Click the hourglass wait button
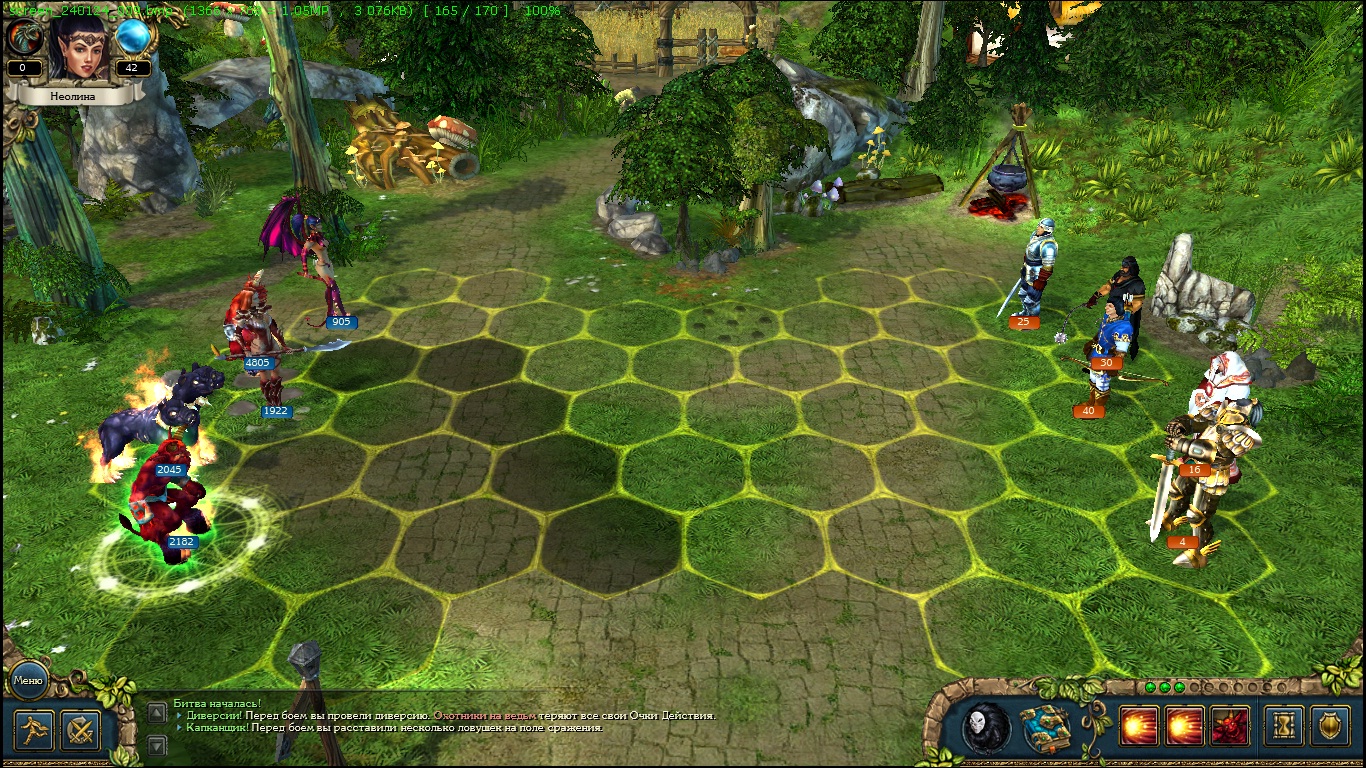This screenshot has width=1366, height=768. (1283, 727)
